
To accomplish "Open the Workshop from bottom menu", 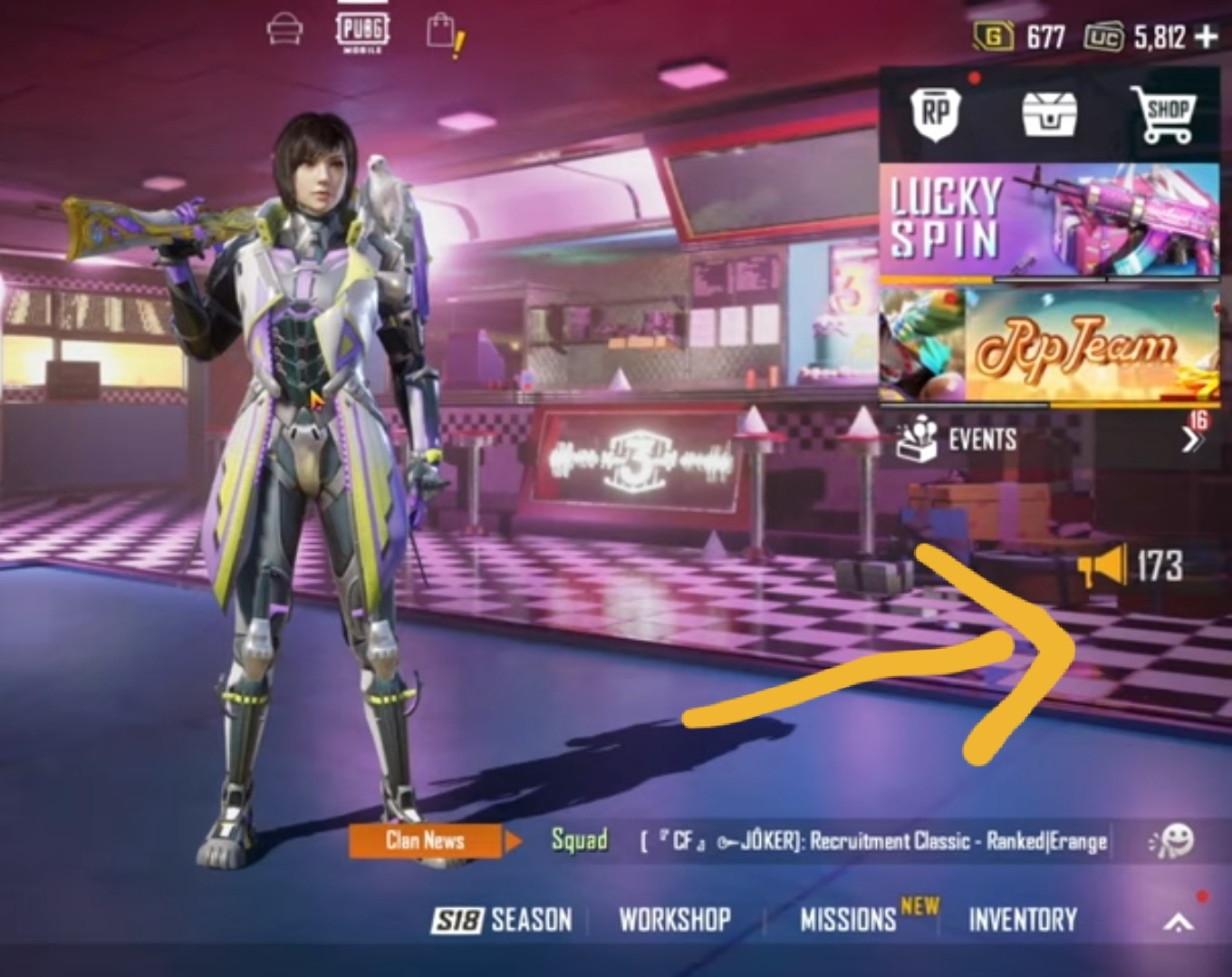I will [x=674, y=921].
